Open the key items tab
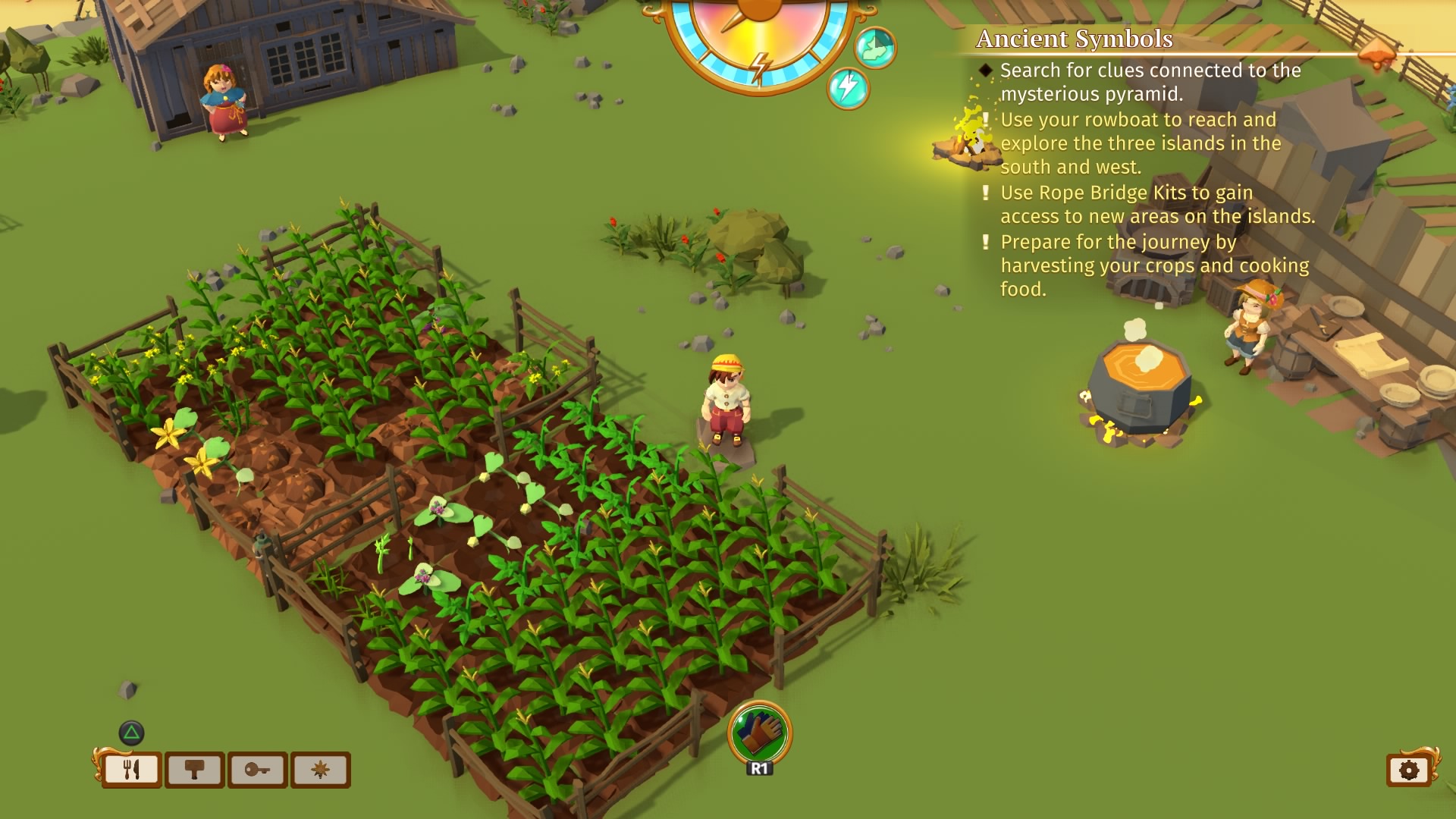The width and height of the screenshot is (1456, 819). [257, 770]
